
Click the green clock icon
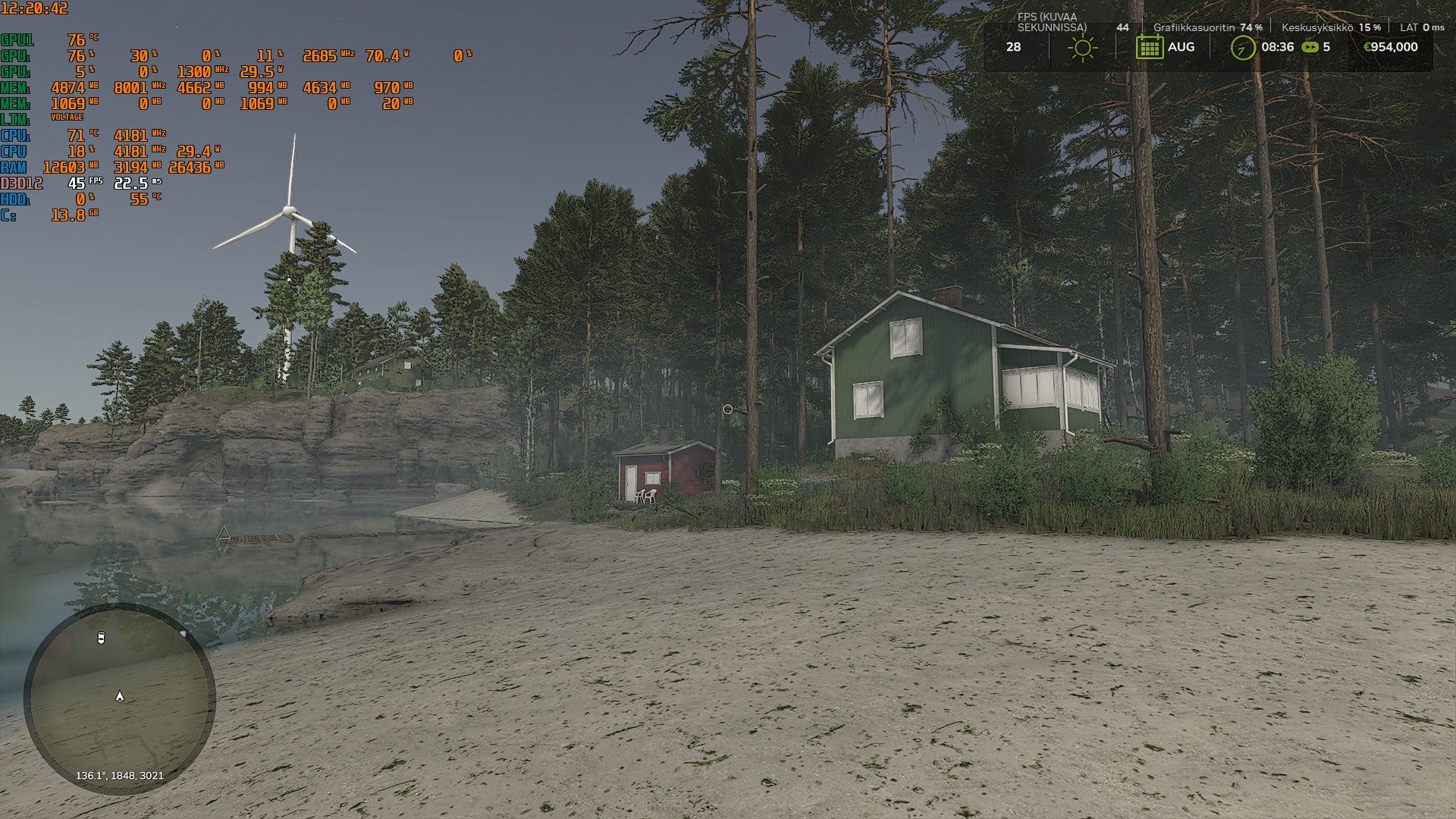coord(1242,48)
